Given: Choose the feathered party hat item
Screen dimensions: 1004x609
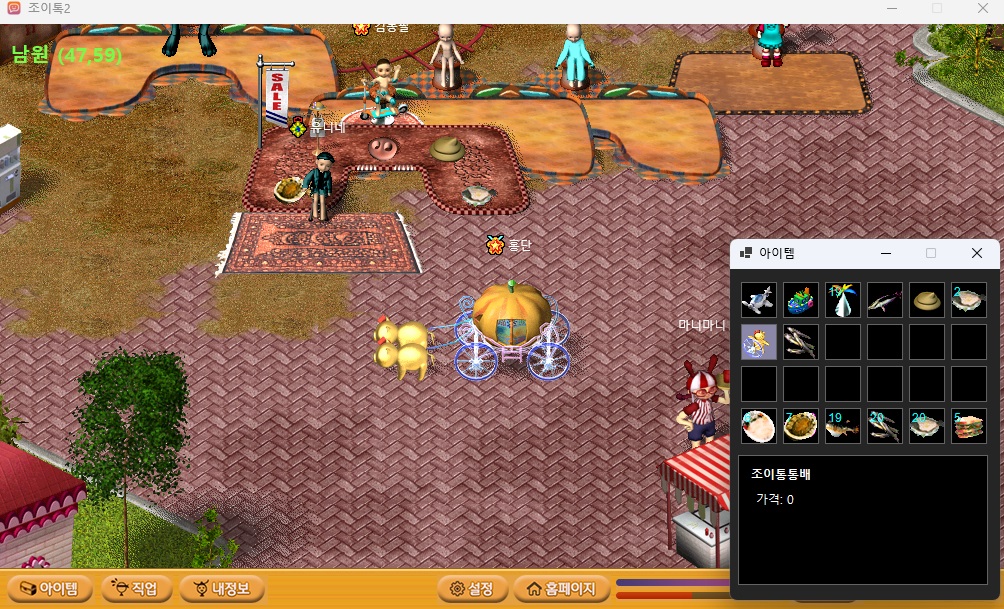Looking at the screenshot, I should (x=843, y=300).
